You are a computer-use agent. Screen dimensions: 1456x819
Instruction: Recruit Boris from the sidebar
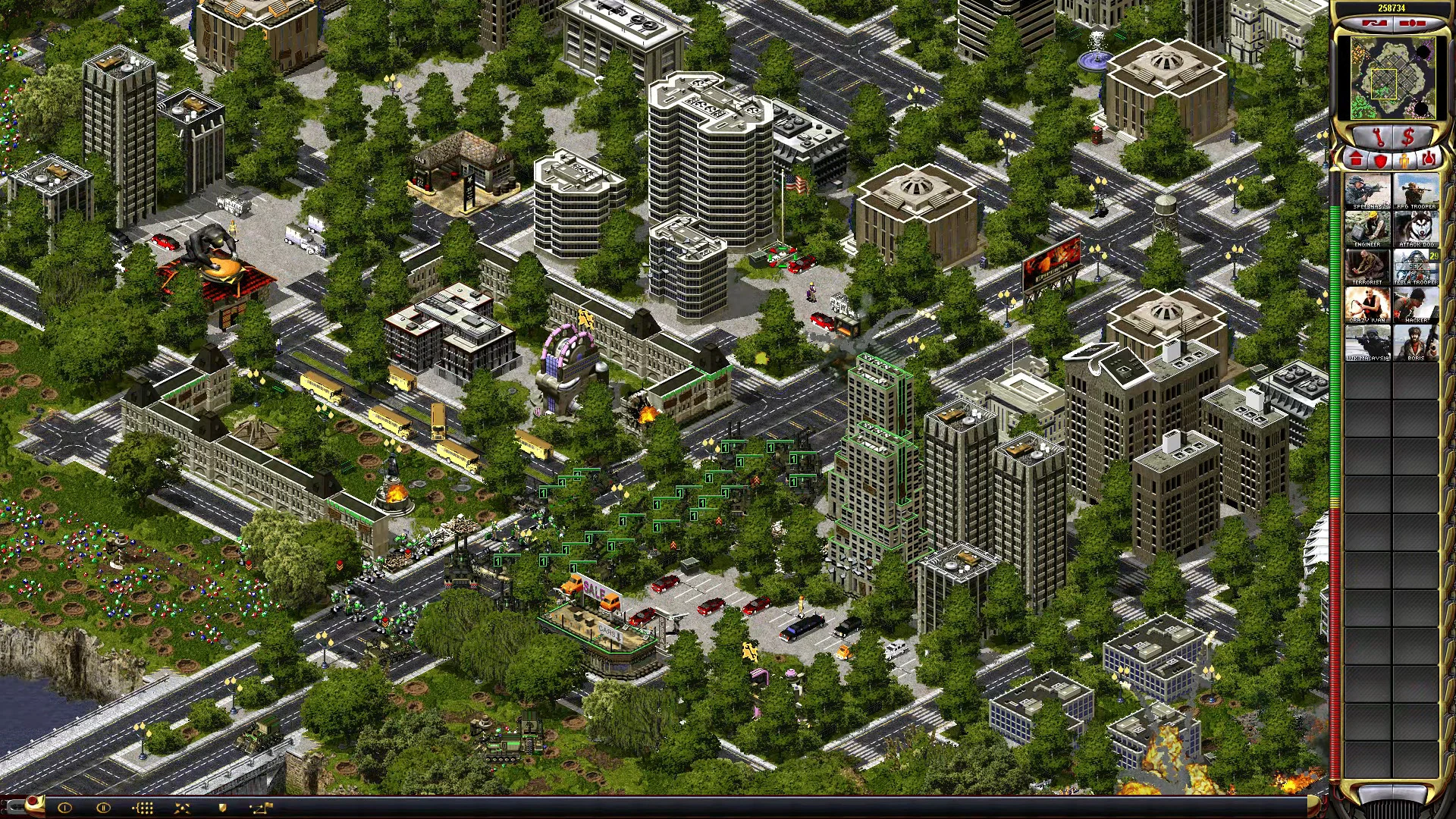coord(1417,342)
